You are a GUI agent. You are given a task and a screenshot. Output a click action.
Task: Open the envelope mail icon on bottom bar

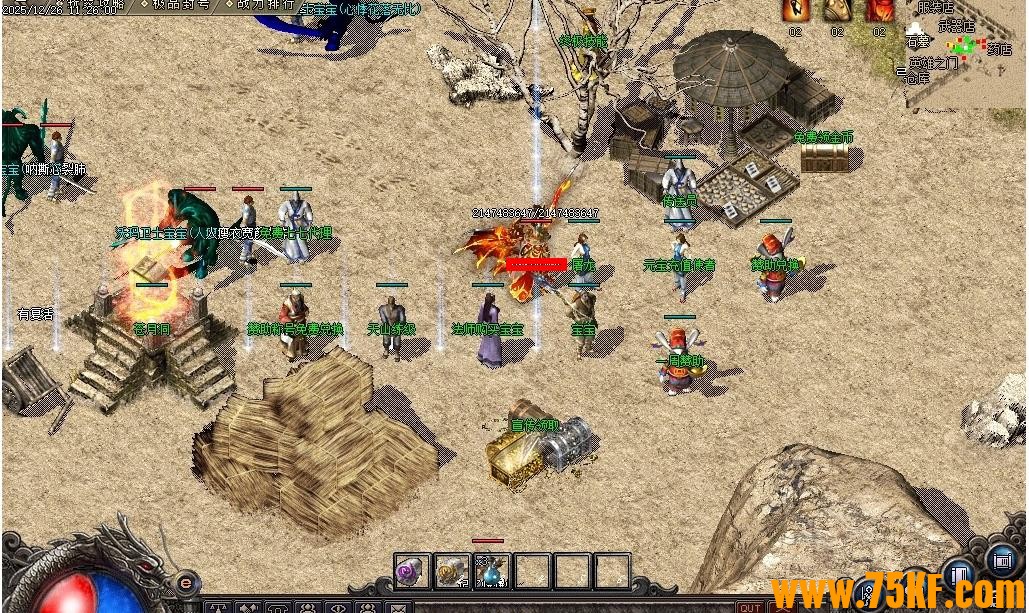click(398, 607)
